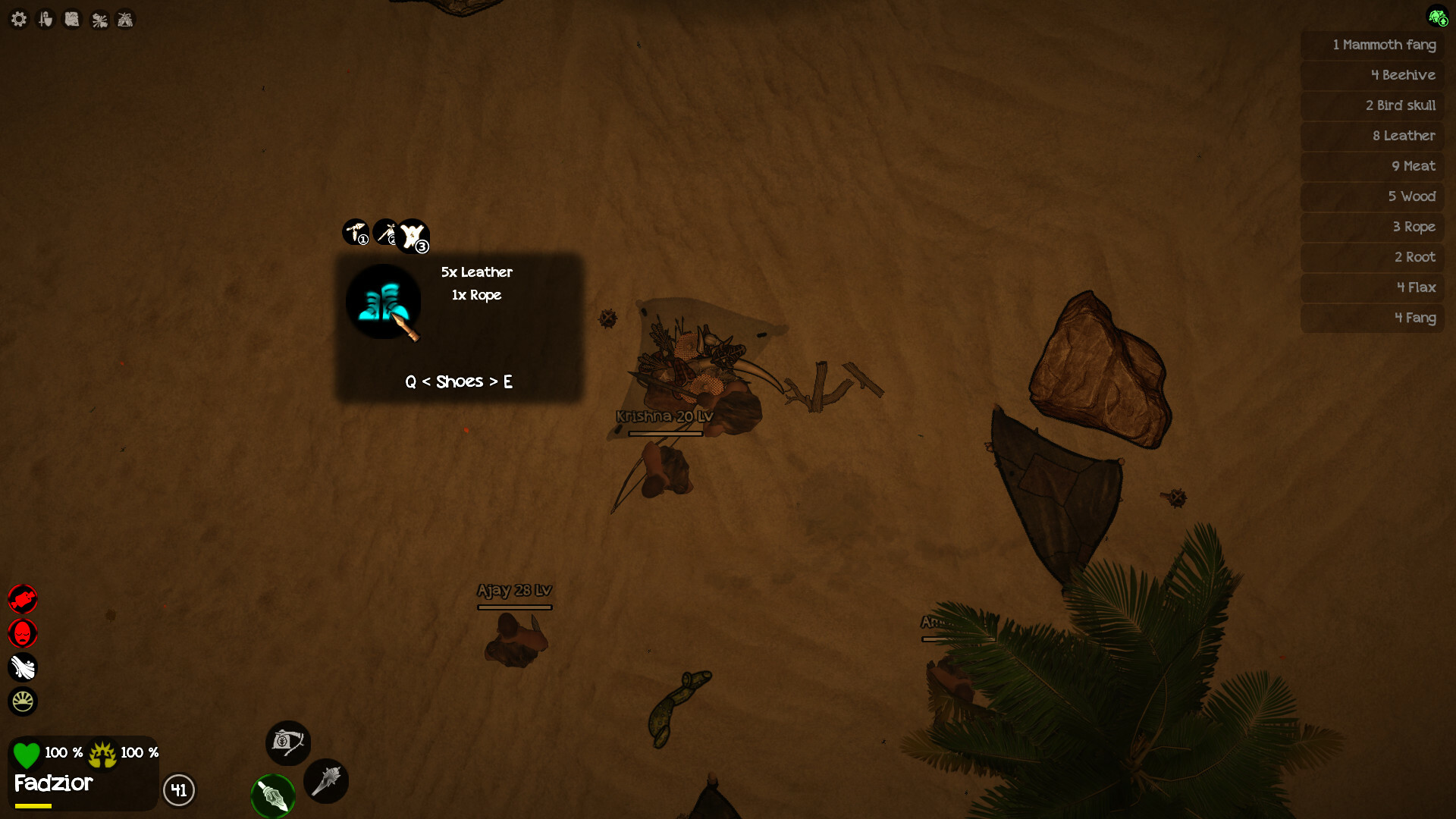Open the sword and shield combat icon
This screenshot has height=819, width=1456.
(45, 19)
